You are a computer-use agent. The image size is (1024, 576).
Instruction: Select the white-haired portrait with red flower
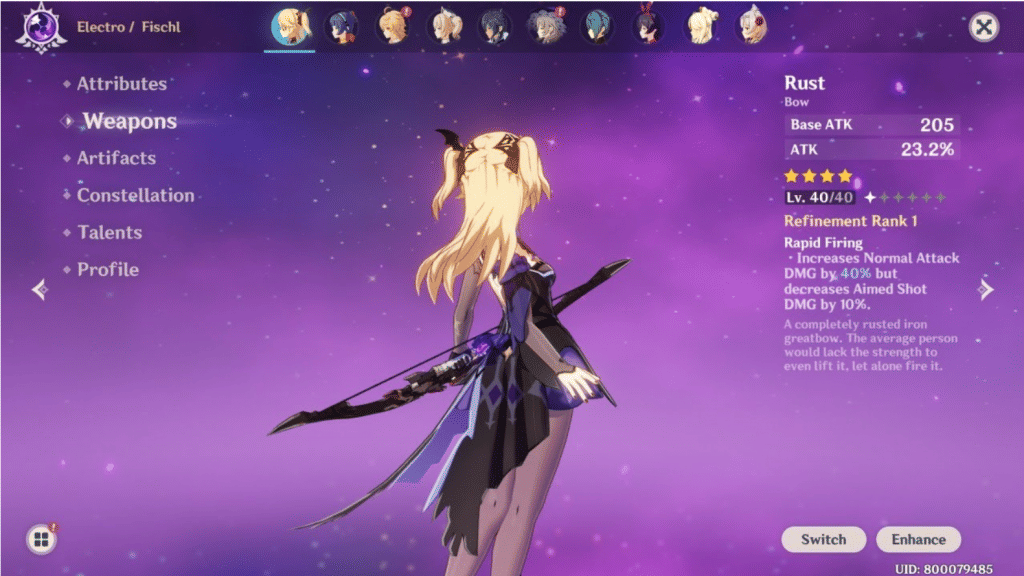[x=750, y=27]
